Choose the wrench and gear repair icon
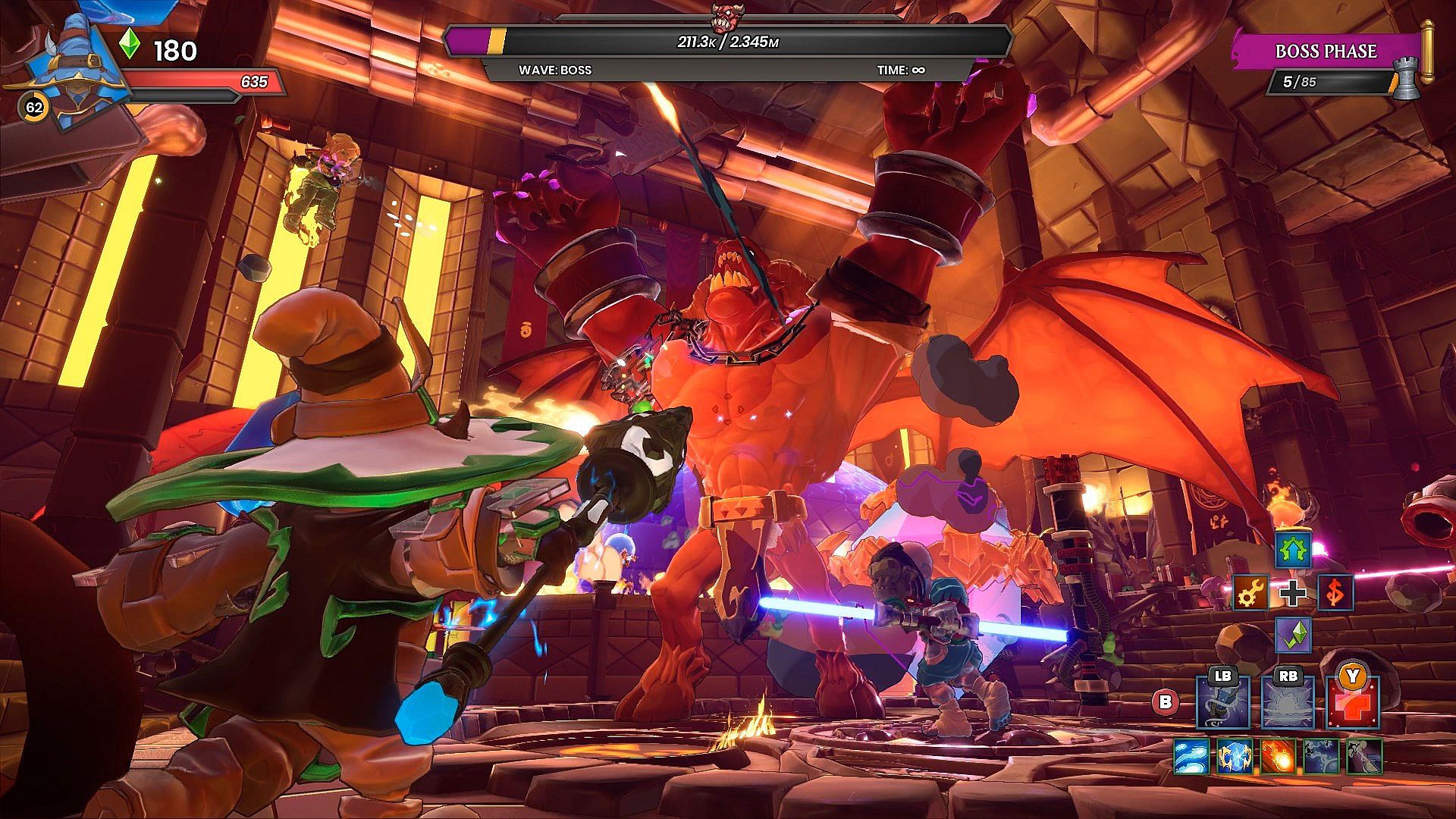The image size is (1456, 819). point(1250,593)
